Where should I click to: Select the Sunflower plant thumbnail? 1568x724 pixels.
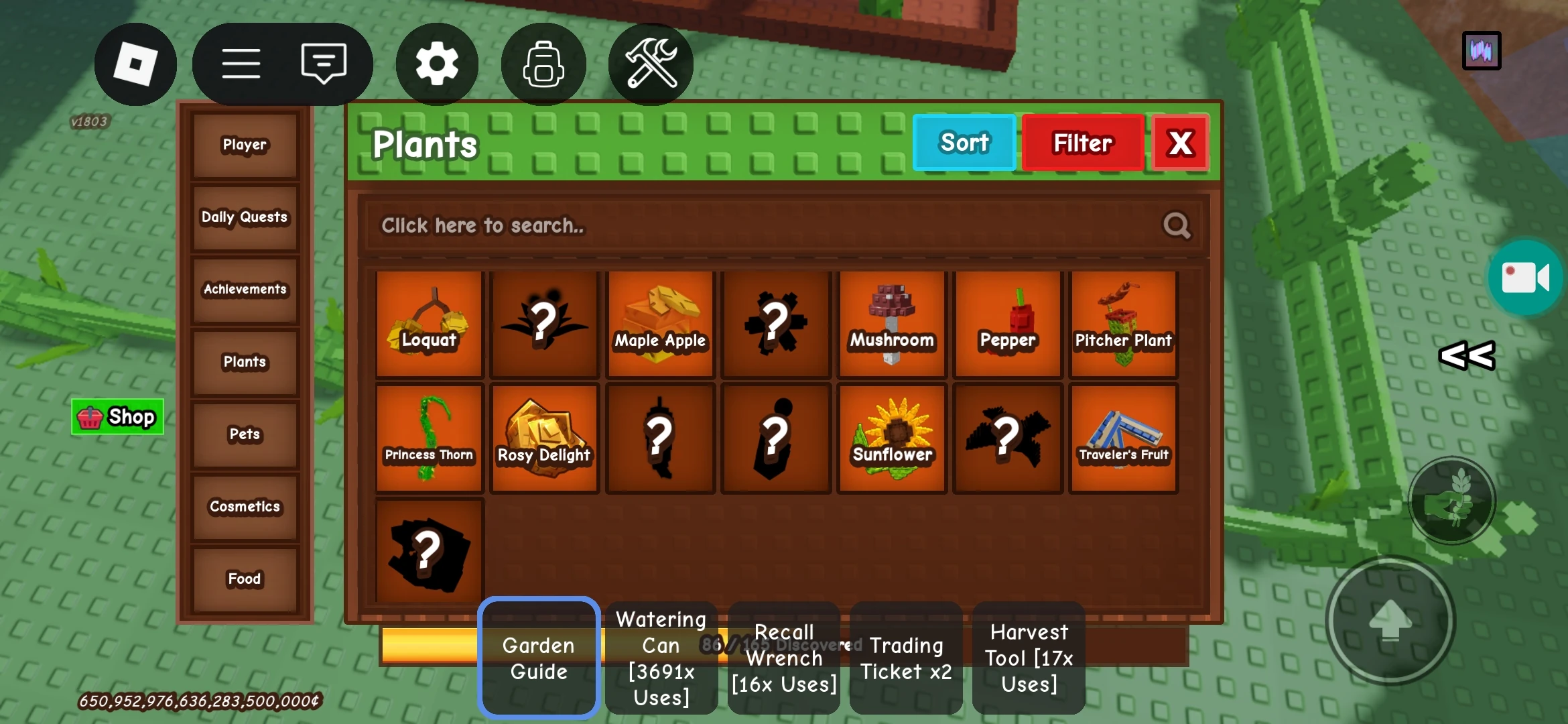click(x=891, y=437)
